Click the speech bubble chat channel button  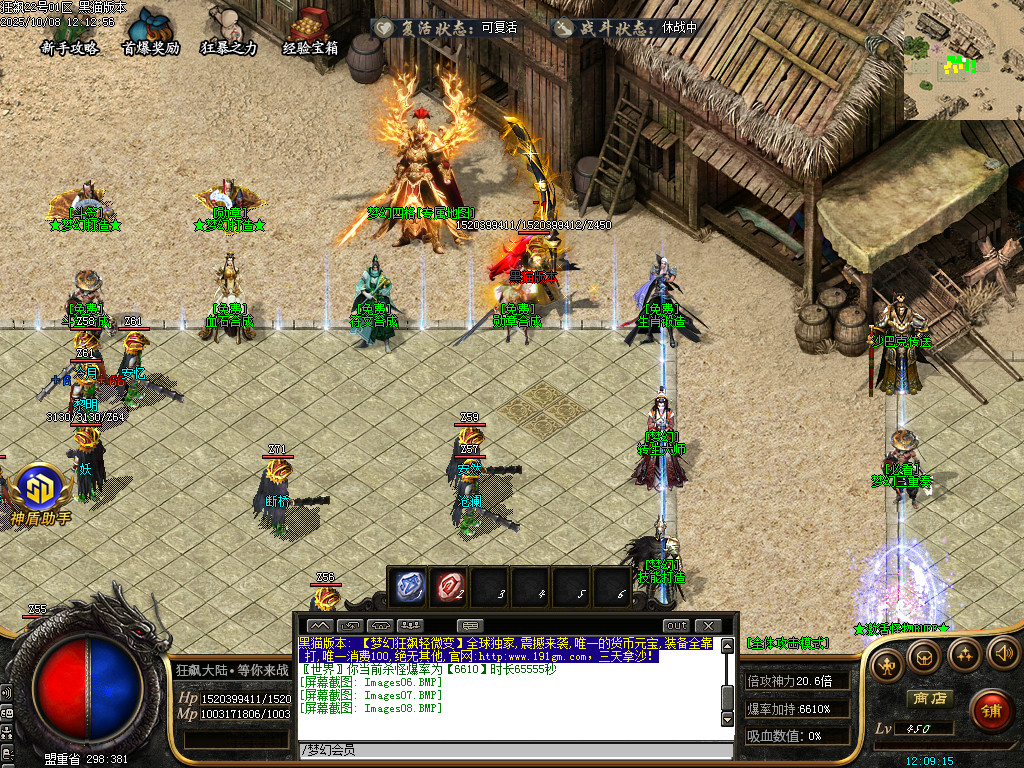pyautogui.click(x=469, y=626)
